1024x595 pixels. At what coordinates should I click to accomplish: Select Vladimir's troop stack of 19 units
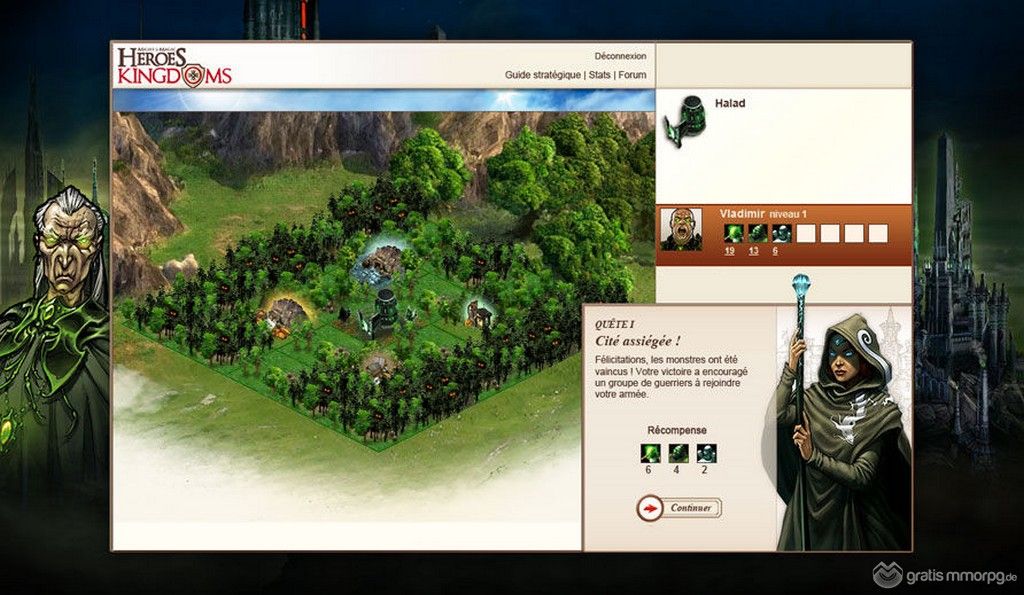pos(734,233)
